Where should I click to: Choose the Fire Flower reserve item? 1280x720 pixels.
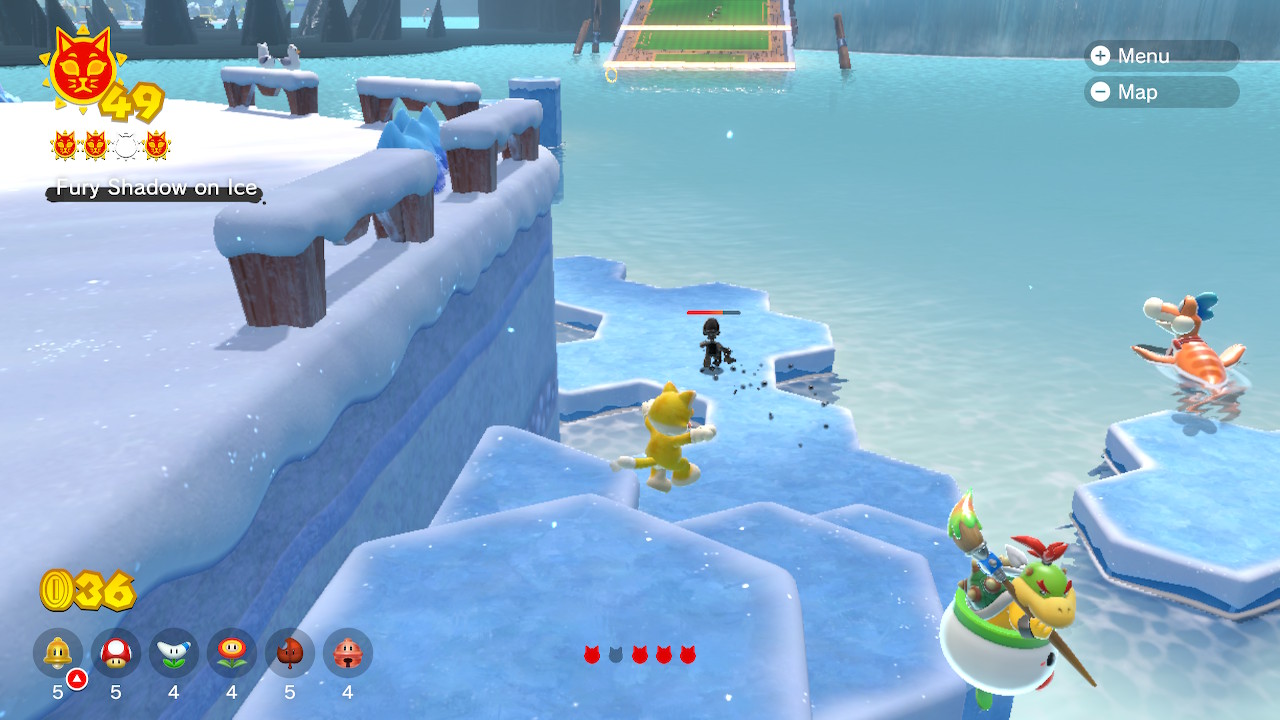coord(232,653)
